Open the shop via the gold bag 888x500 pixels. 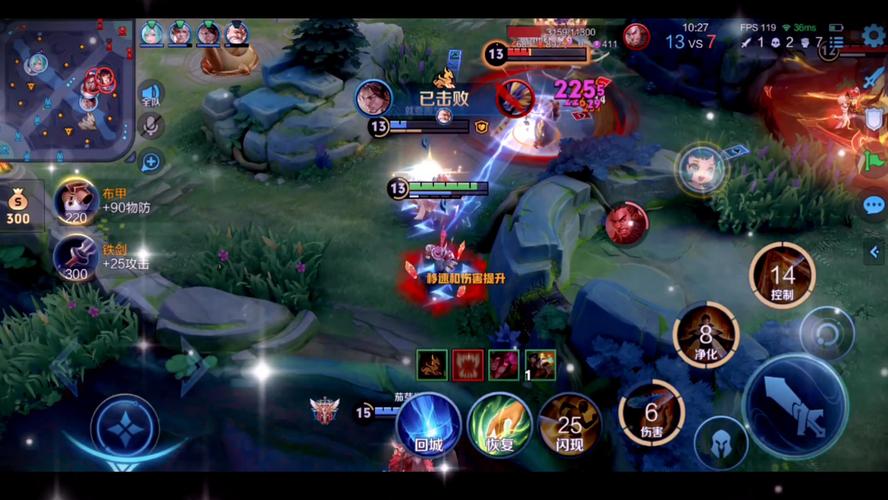[18, 207]
